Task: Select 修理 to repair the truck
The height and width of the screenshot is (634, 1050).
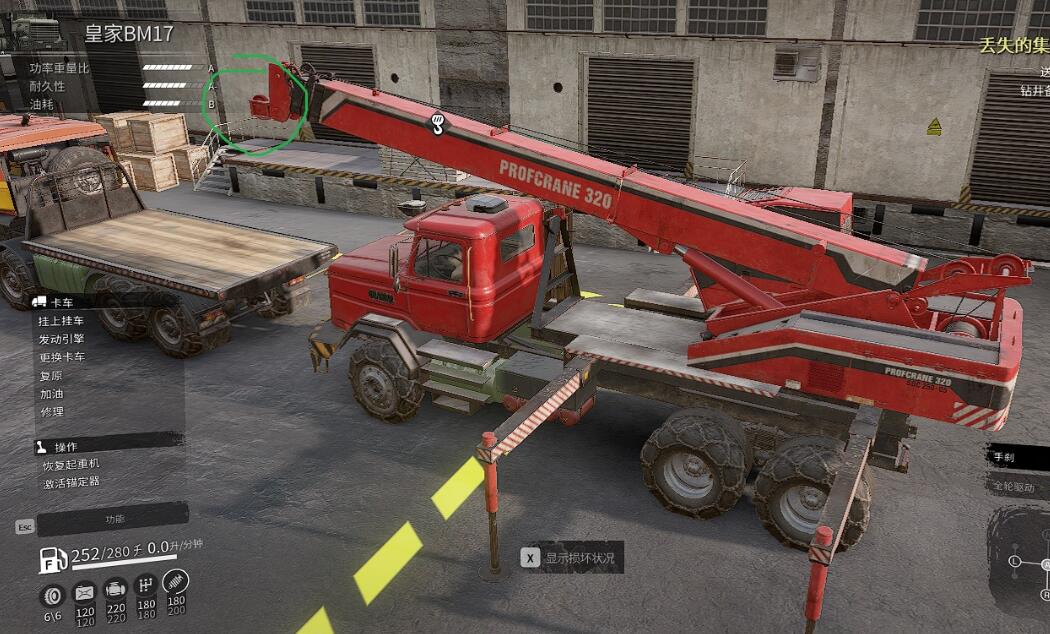Action: [x=51, y=411]
